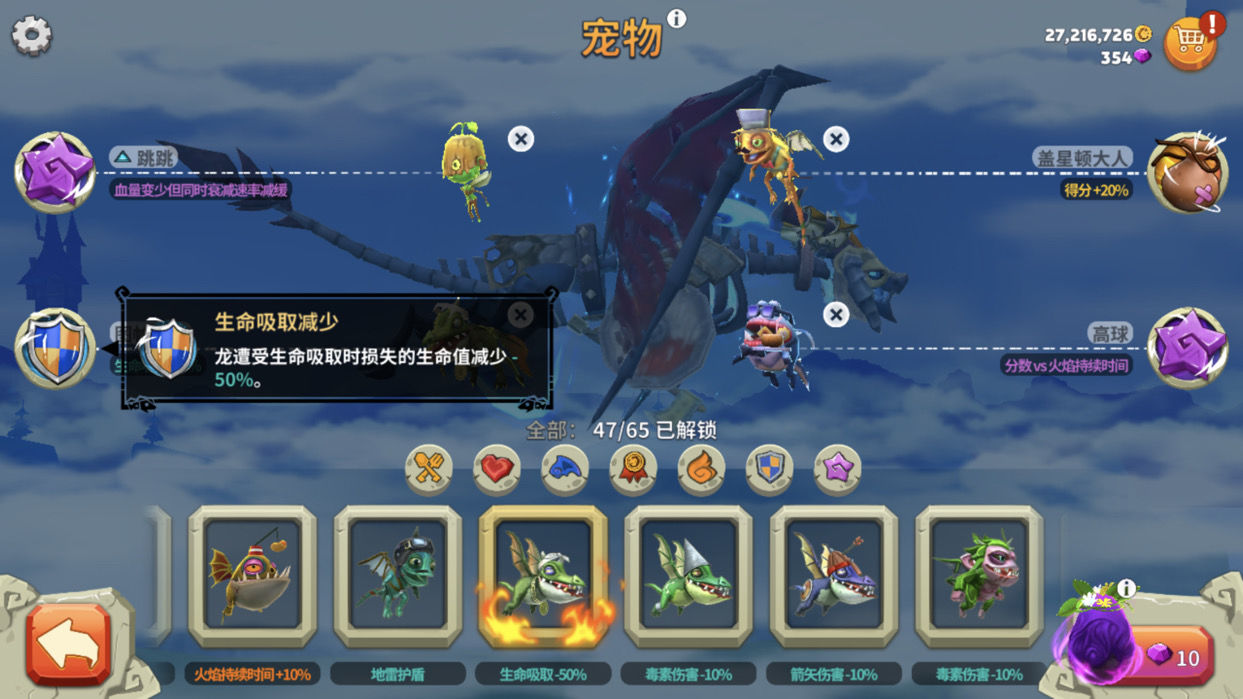1243x699 pixels.
Task: Filter pets by the purple star icon
Action: (x=837, y=468)
